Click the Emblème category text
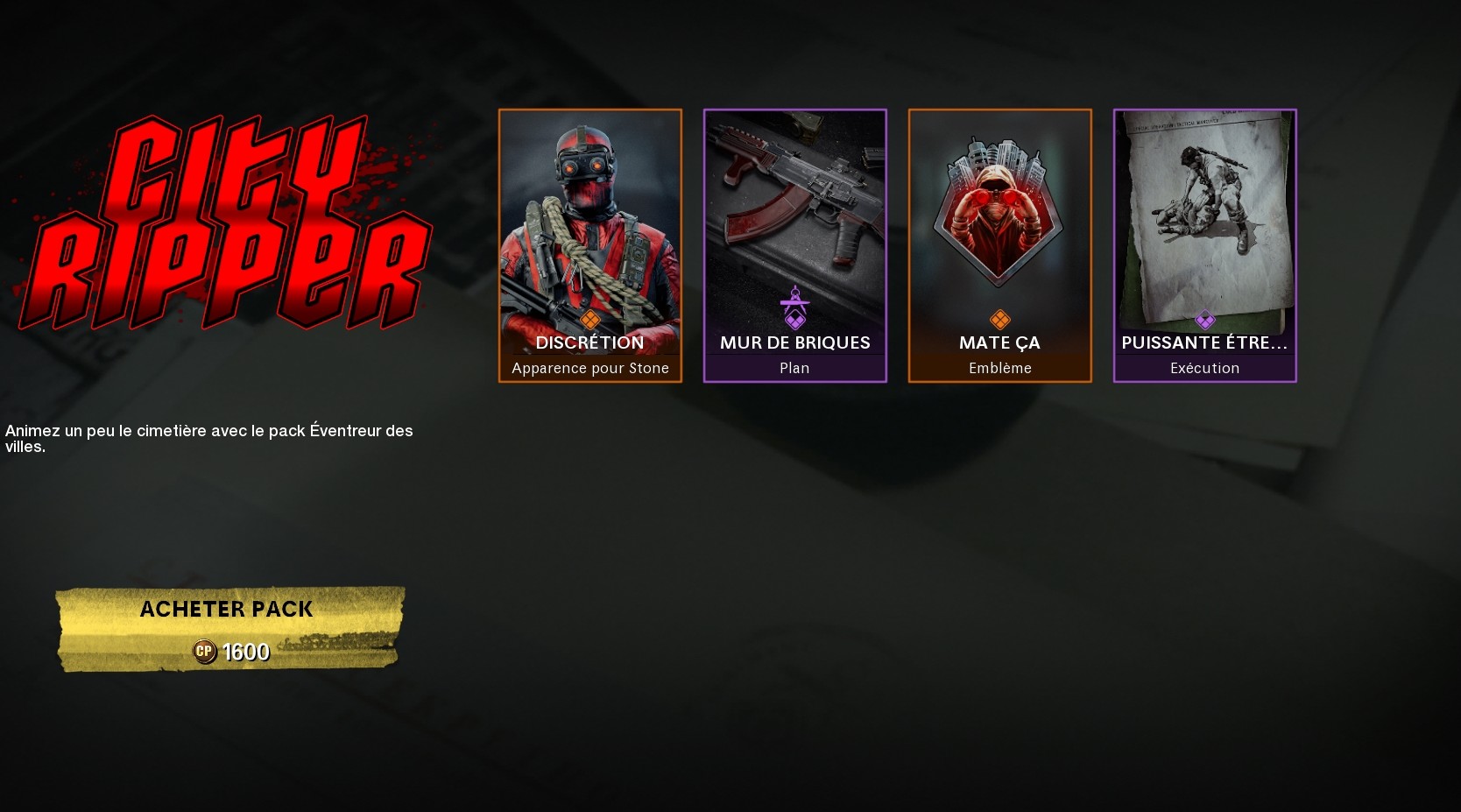The height and width of the screenshot is (812, 1461). tap(999, 368)
